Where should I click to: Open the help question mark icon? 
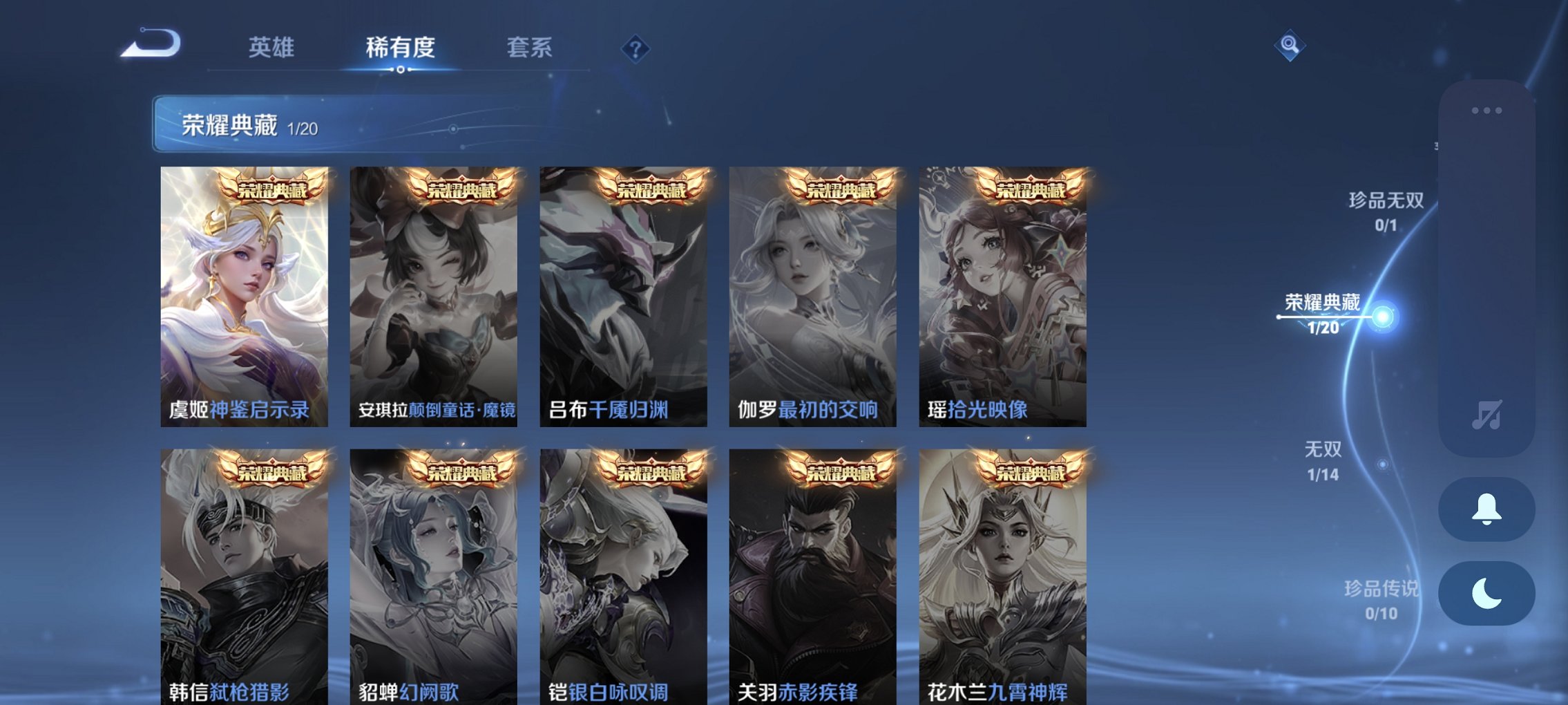tap(637, 47)
